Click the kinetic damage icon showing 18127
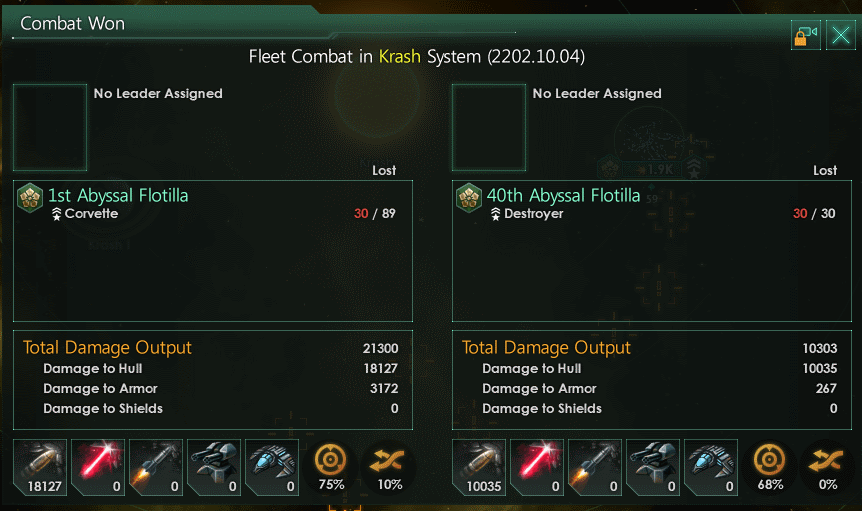 point(40,467)
